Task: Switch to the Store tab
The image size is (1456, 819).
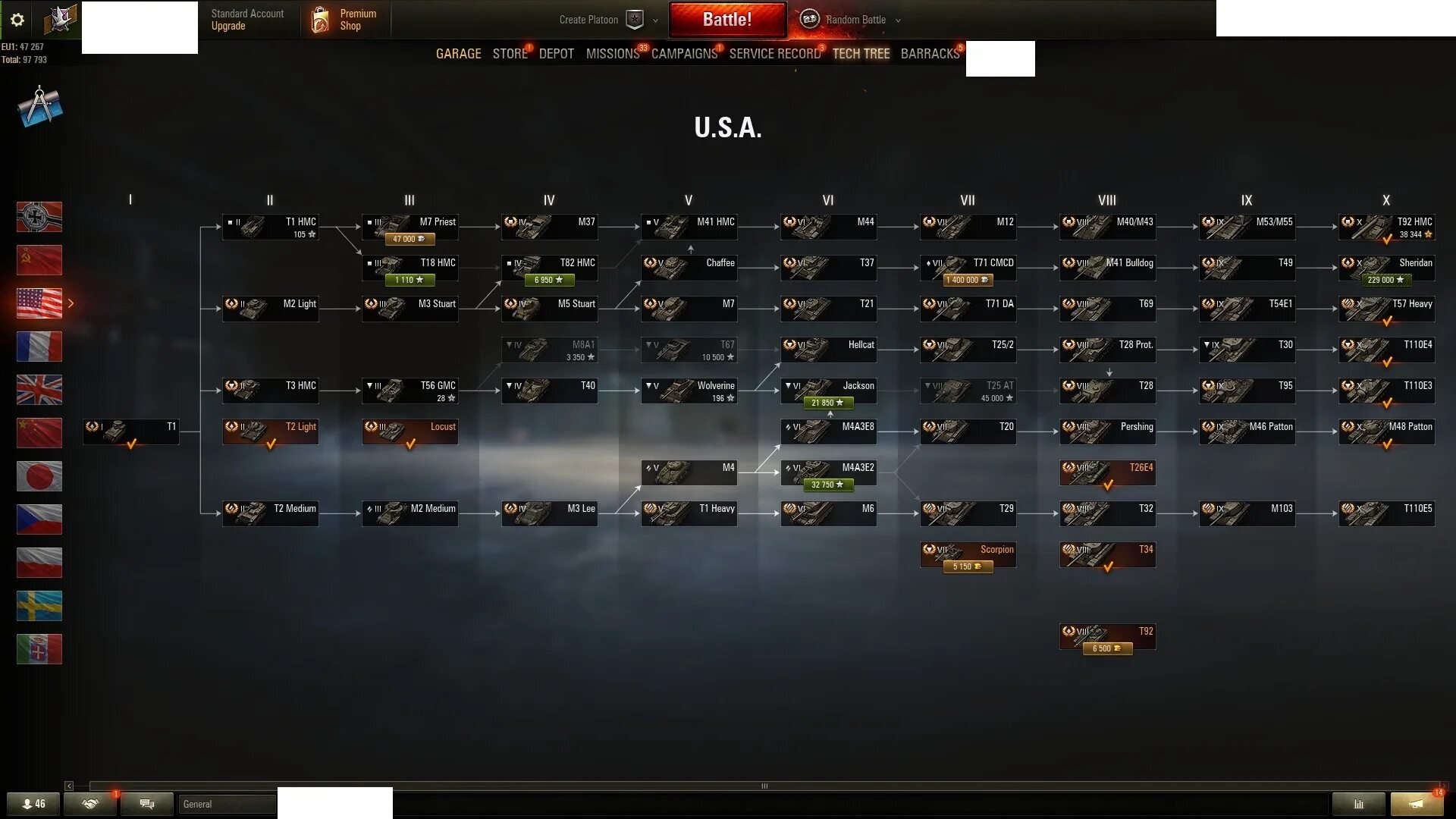Action: 510,54
